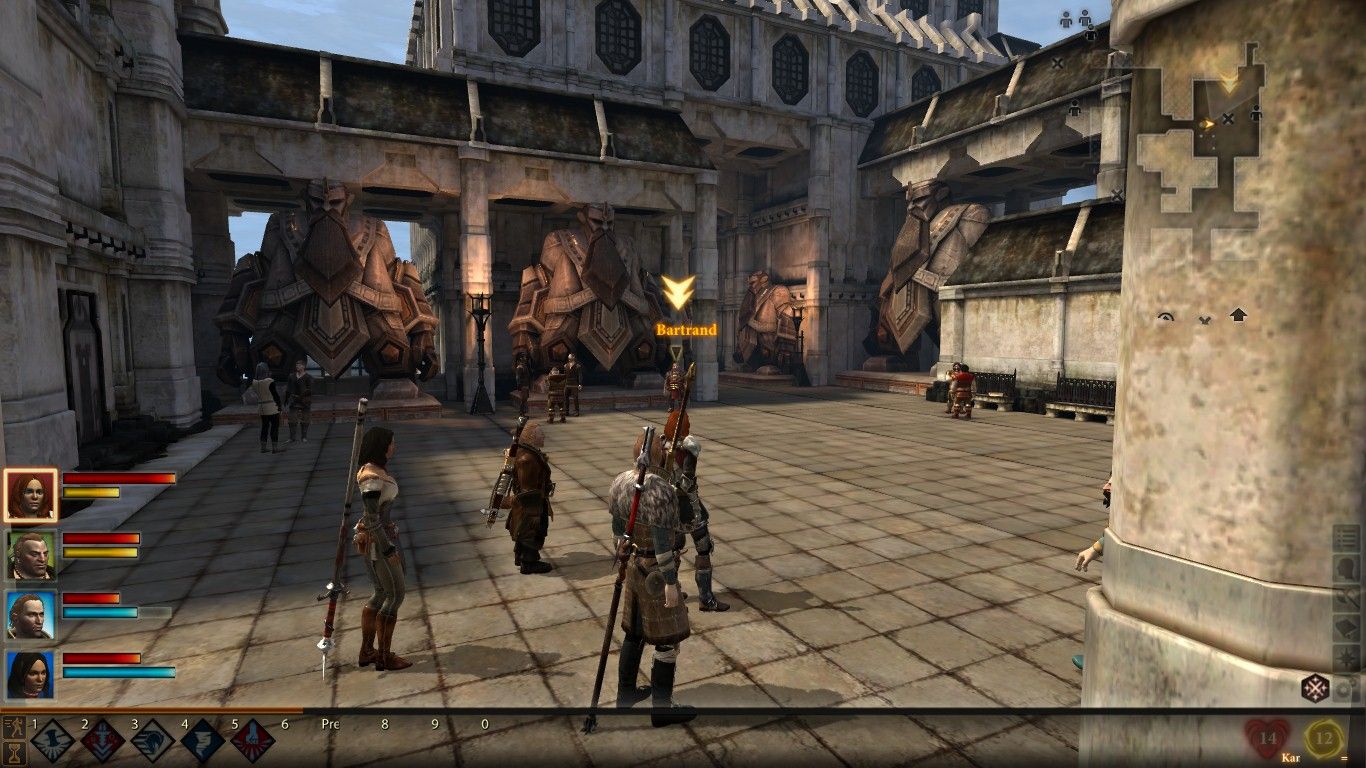This screenshot has width=1366, height=768.
Task: Open the journal book icon
Action: tap(1347, 628)
